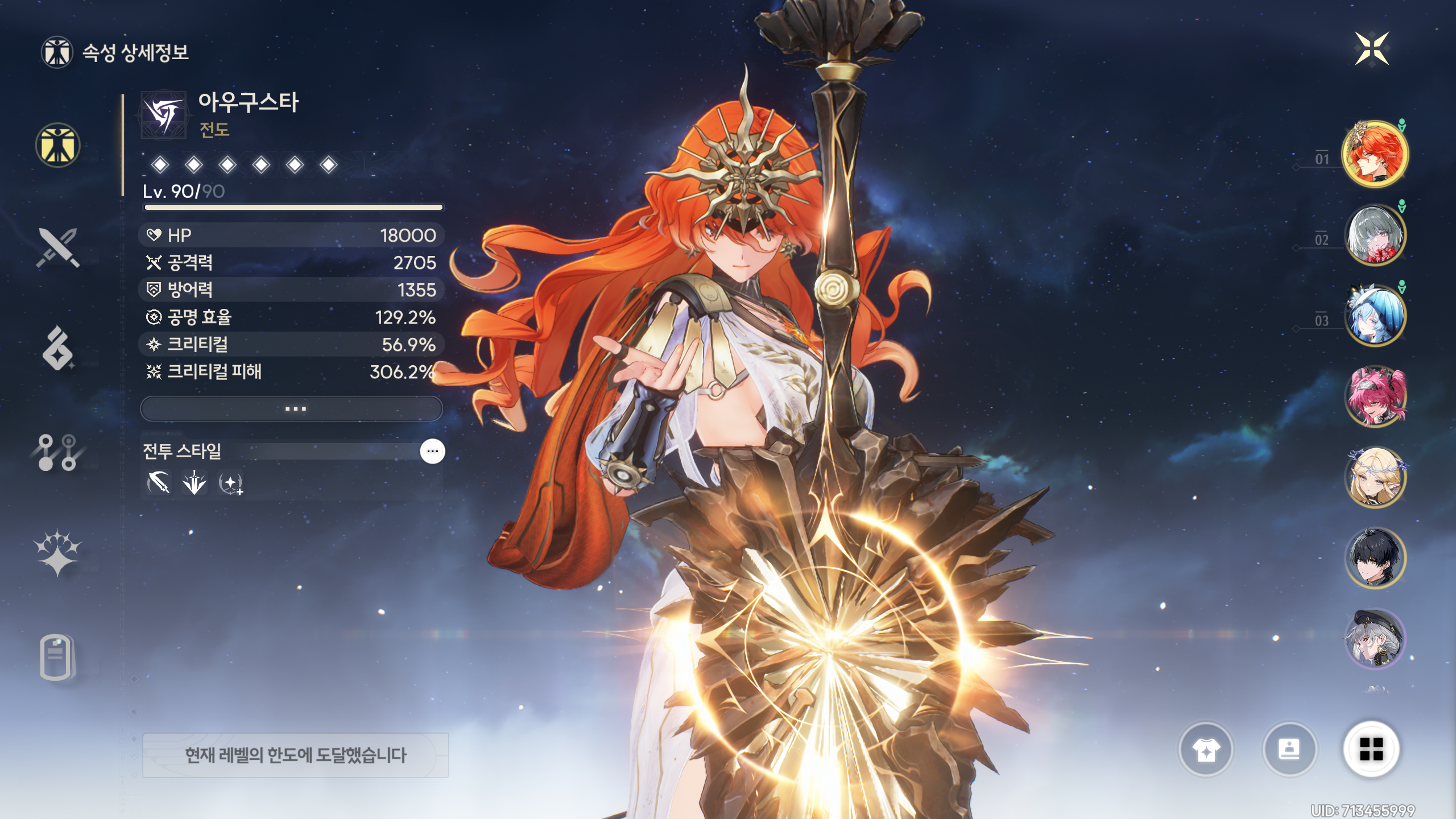This screenshot has width=1456, height=819.
Task: Choose the black-haired character portrait
Action: (1375, 558)
